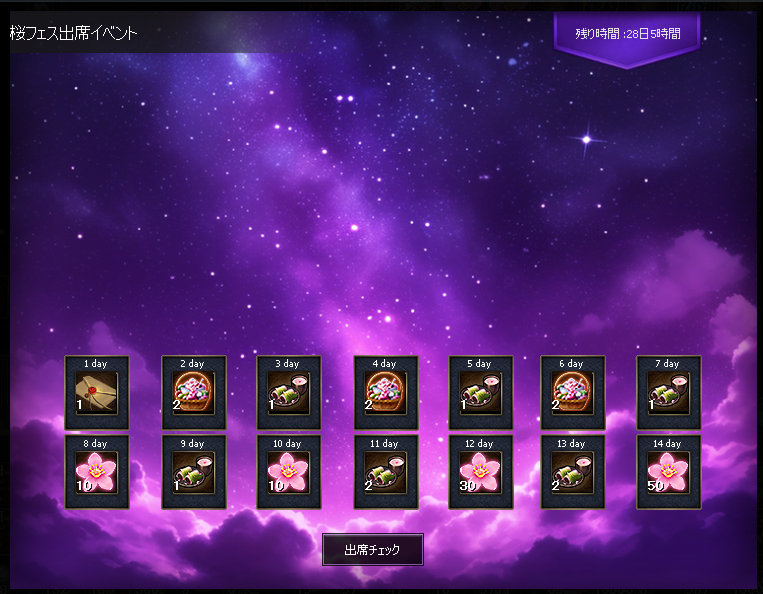Pick the 10 day cherry blossom reward

289,473
